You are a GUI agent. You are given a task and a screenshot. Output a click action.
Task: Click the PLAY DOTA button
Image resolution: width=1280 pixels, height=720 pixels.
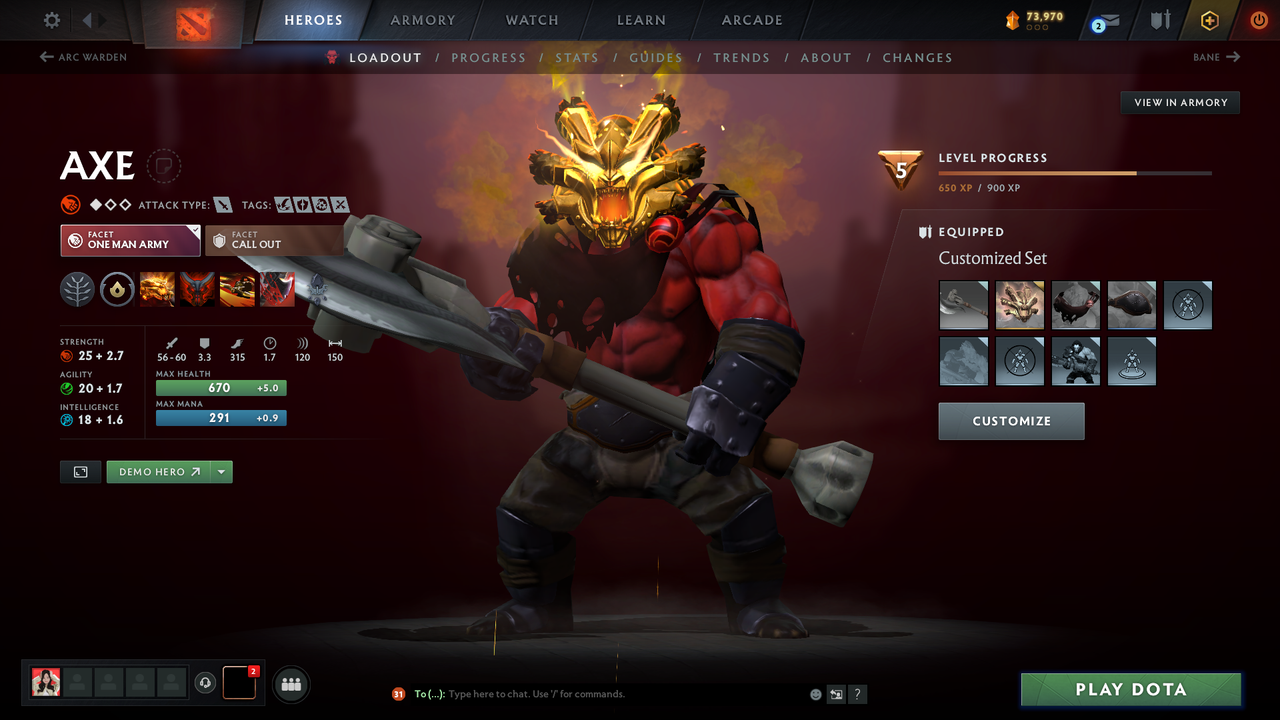click(x=1130, y=689)
